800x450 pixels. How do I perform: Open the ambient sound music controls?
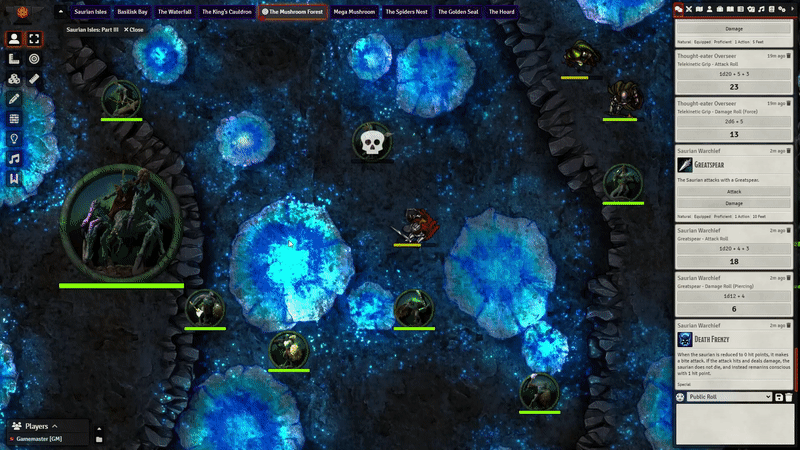(x=14, y=159)
